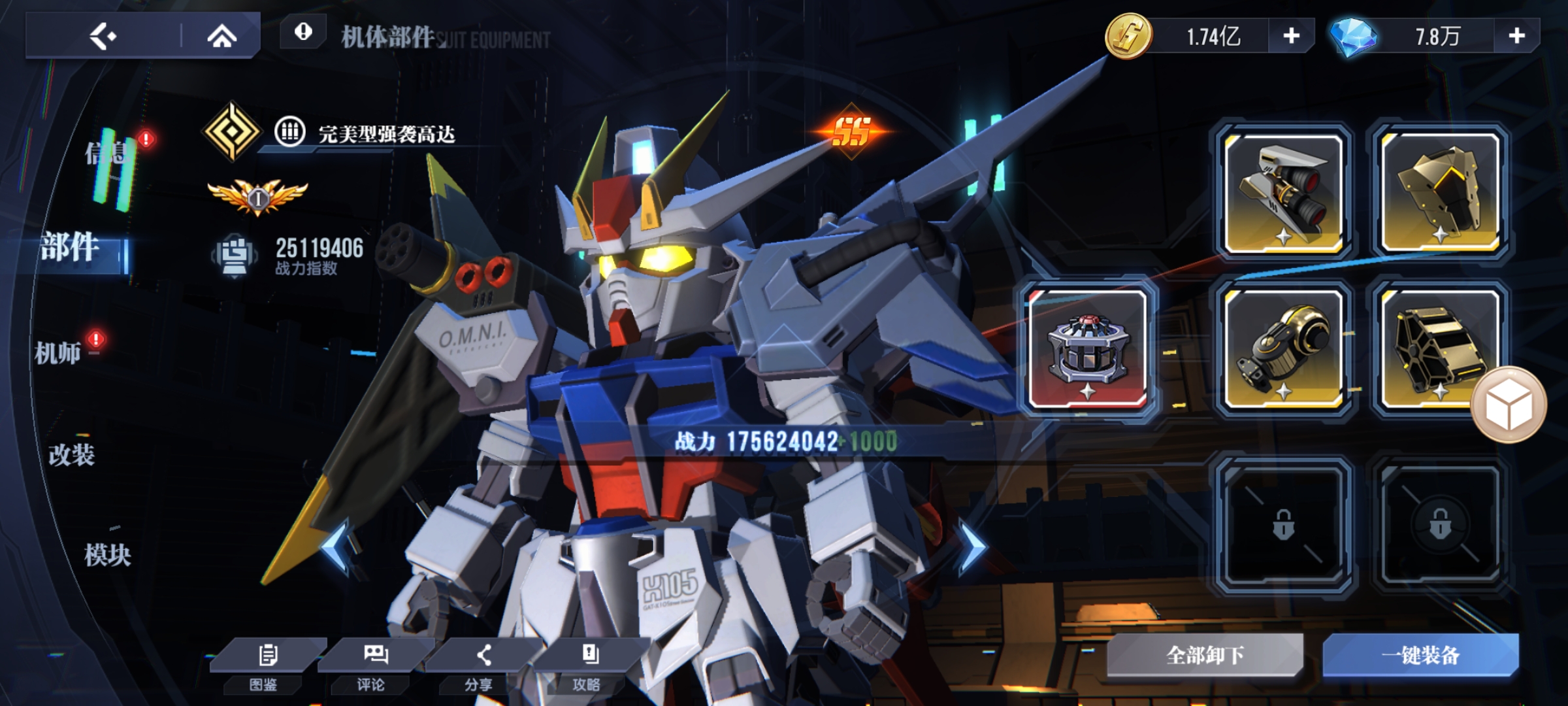The width and height of the screenshot is (1568, 706).
Task: Select the red-framed reactor core part
Action: pos(1088,350)
